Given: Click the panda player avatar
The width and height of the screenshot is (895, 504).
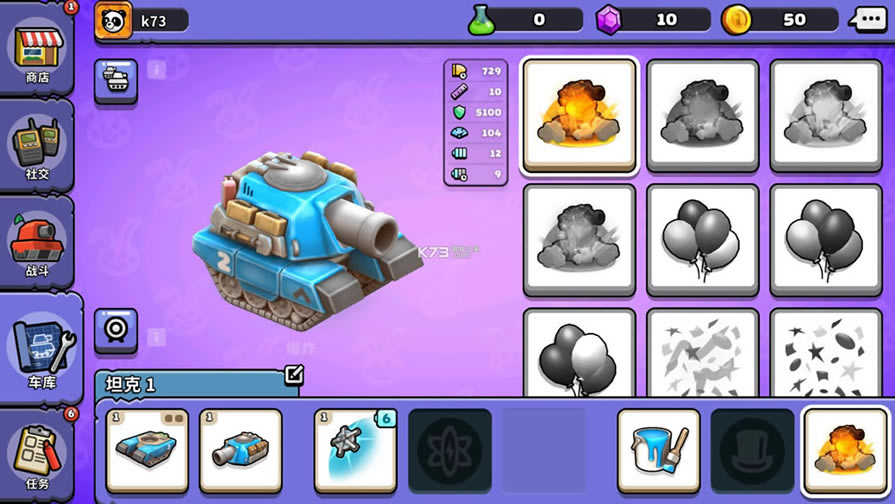Looking at the screenshot, I should coord(114,20).
